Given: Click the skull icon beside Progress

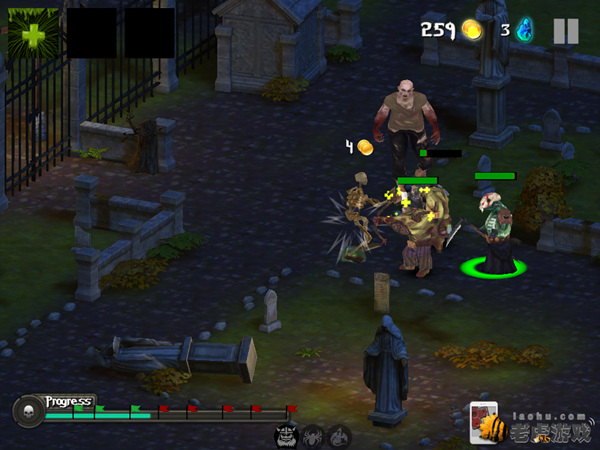Looking at the screenshot, I should [x=28, y=410].
